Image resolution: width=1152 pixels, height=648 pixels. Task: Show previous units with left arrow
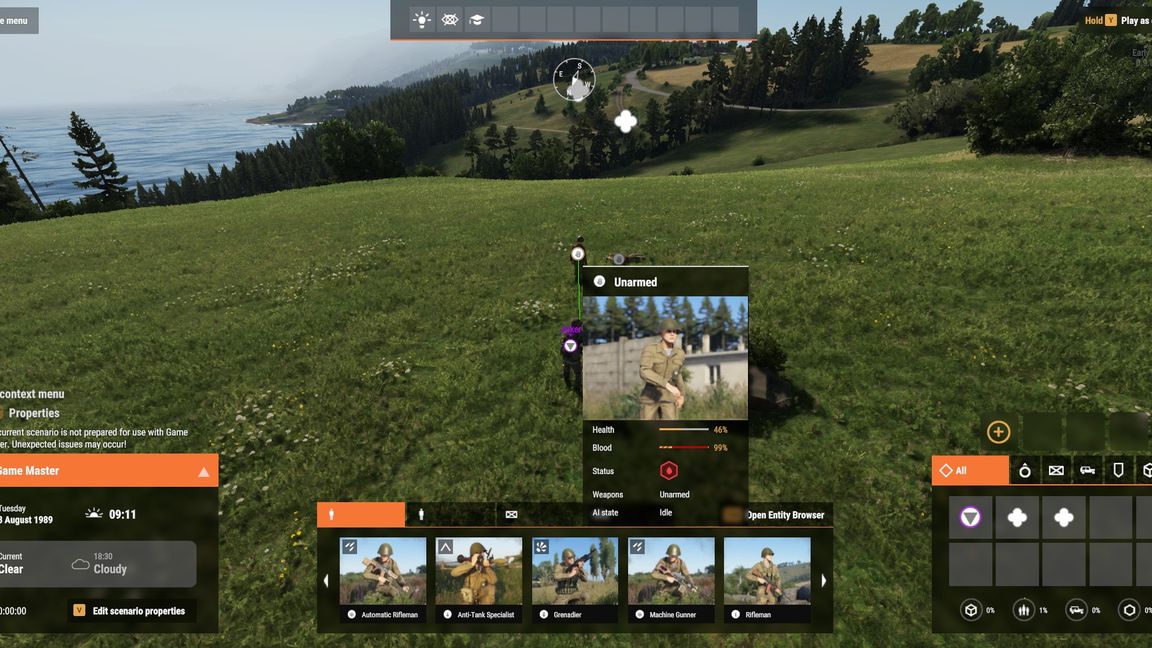tap(325, 581)
